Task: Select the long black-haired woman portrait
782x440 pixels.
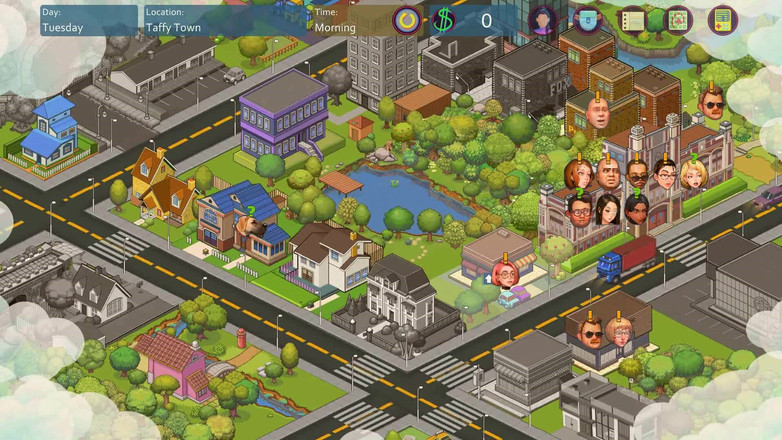Action: tap(607, 210)
